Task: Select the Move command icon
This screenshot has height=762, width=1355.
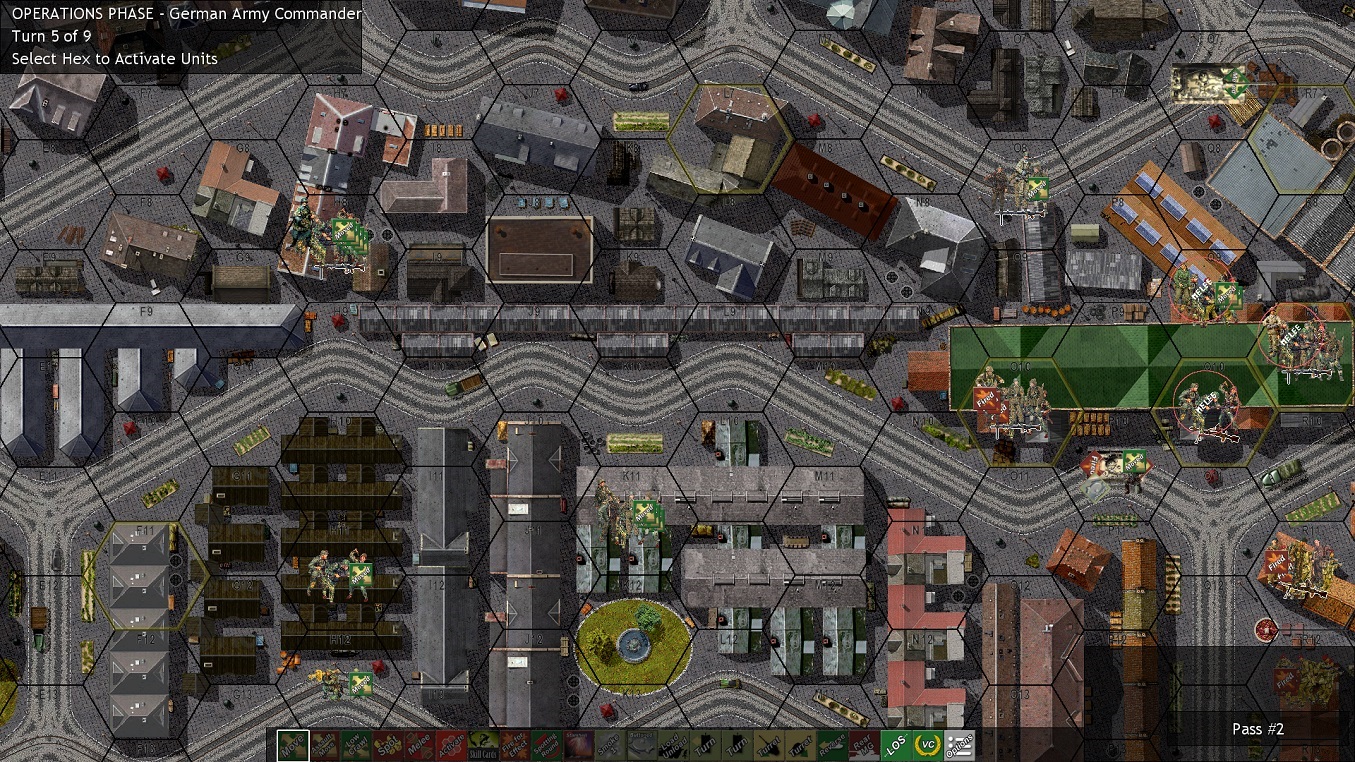Action: [x=292, y=748]
